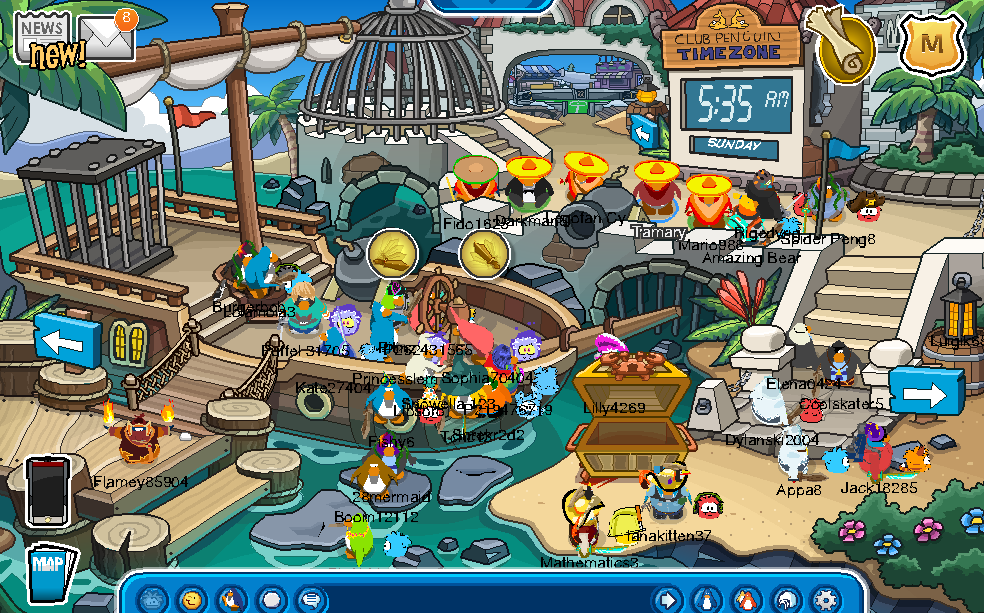The width and height of the screenshot is (984, 613).
Task: Send the chat message with the arrow button
Action: (x=665, y=599)
